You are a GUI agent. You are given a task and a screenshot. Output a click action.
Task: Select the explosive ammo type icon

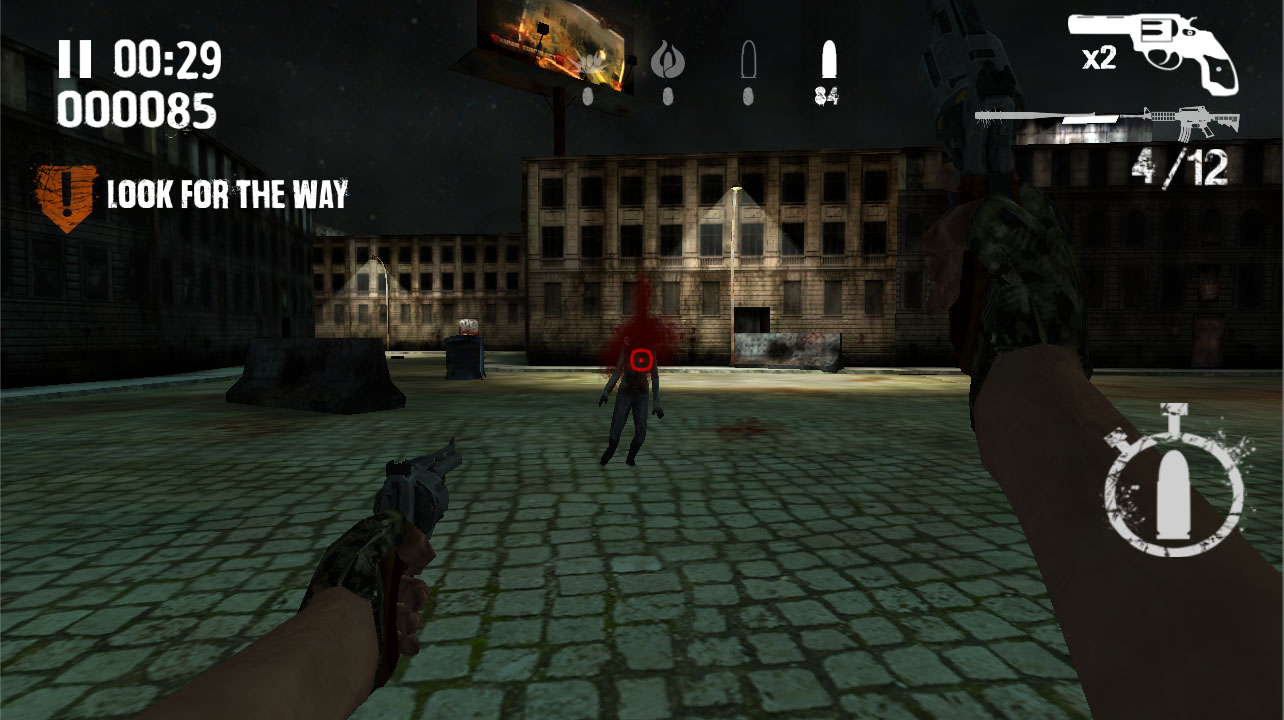tap(592, 62)
